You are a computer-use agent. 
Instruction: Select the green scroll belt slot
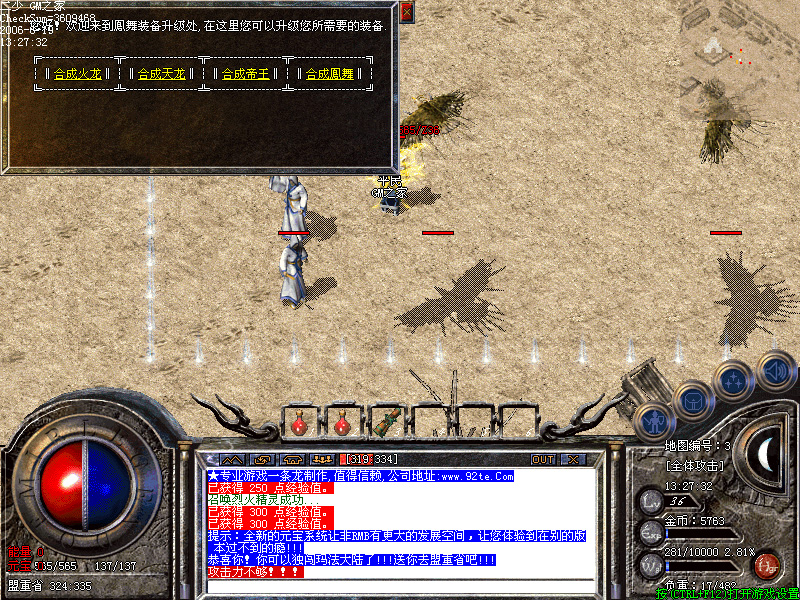coord(386,422)
